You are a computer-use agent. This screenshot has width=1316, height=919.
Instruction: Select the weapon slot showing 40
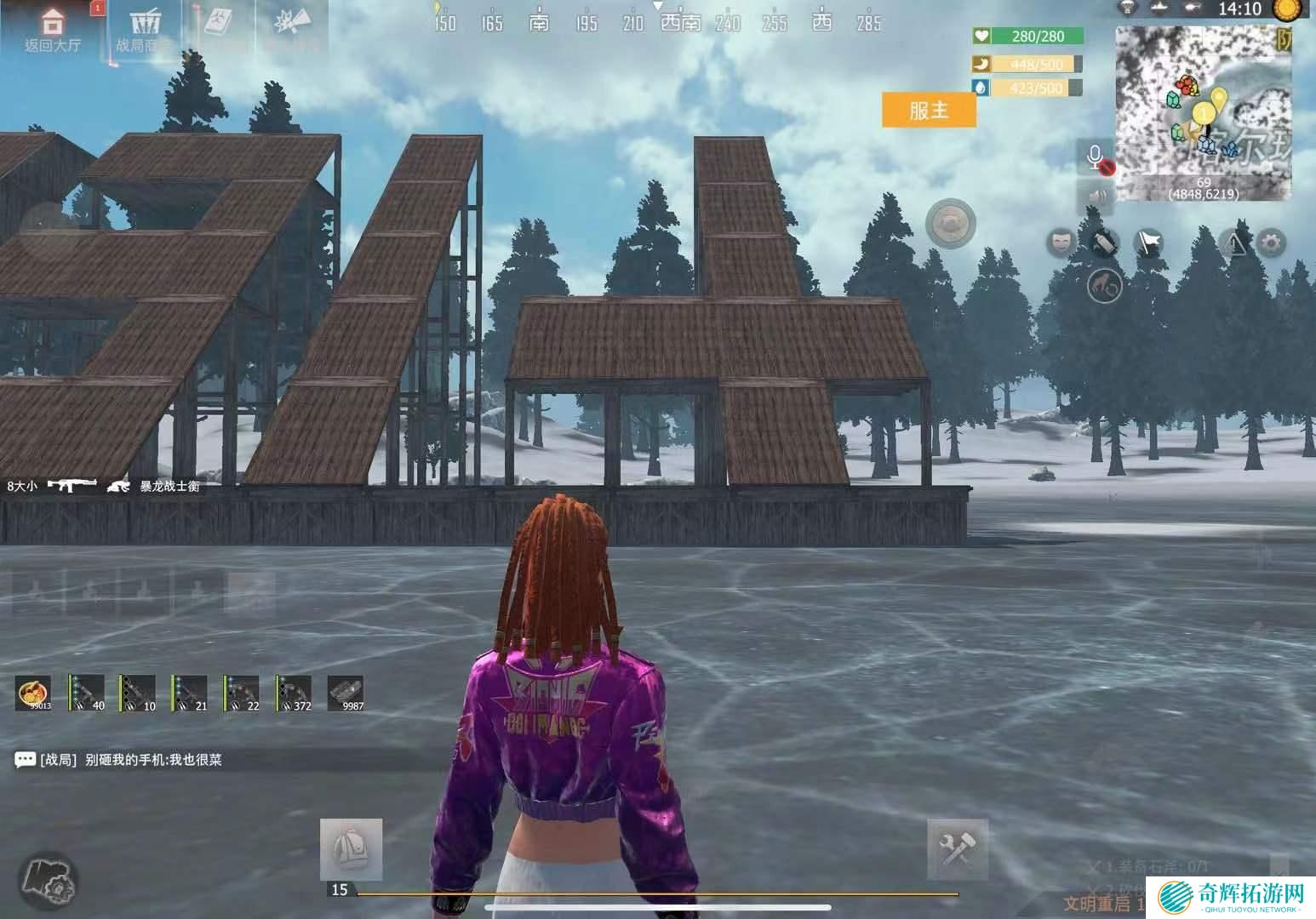86,693
